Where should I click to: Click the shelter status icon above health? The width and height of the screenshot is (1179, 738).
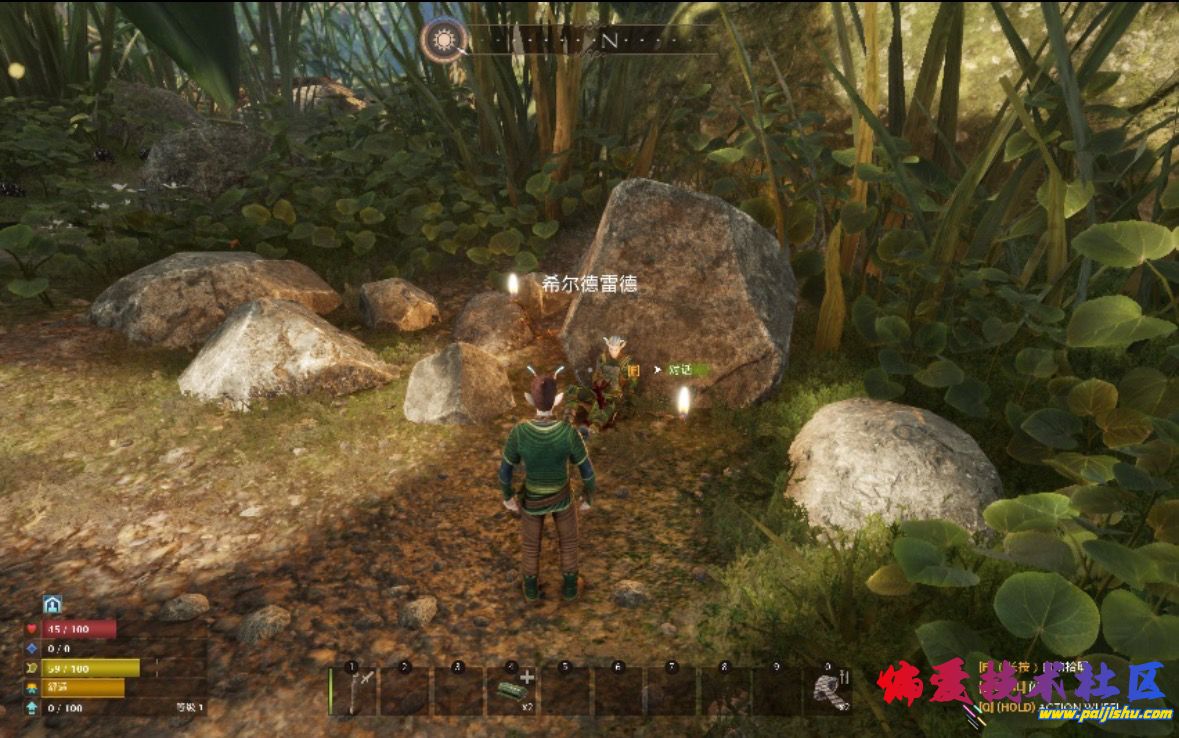point(52,605)
